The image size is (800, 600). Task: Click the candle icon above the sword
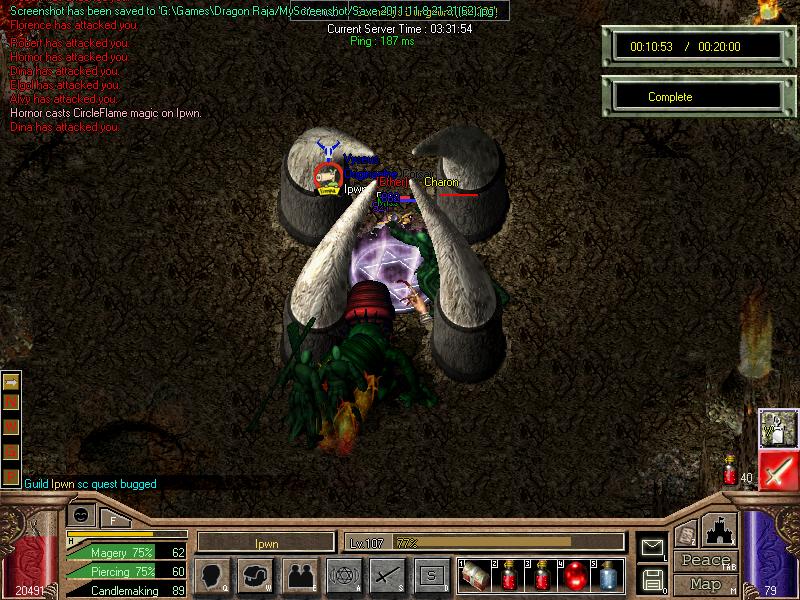coord(778,428)
